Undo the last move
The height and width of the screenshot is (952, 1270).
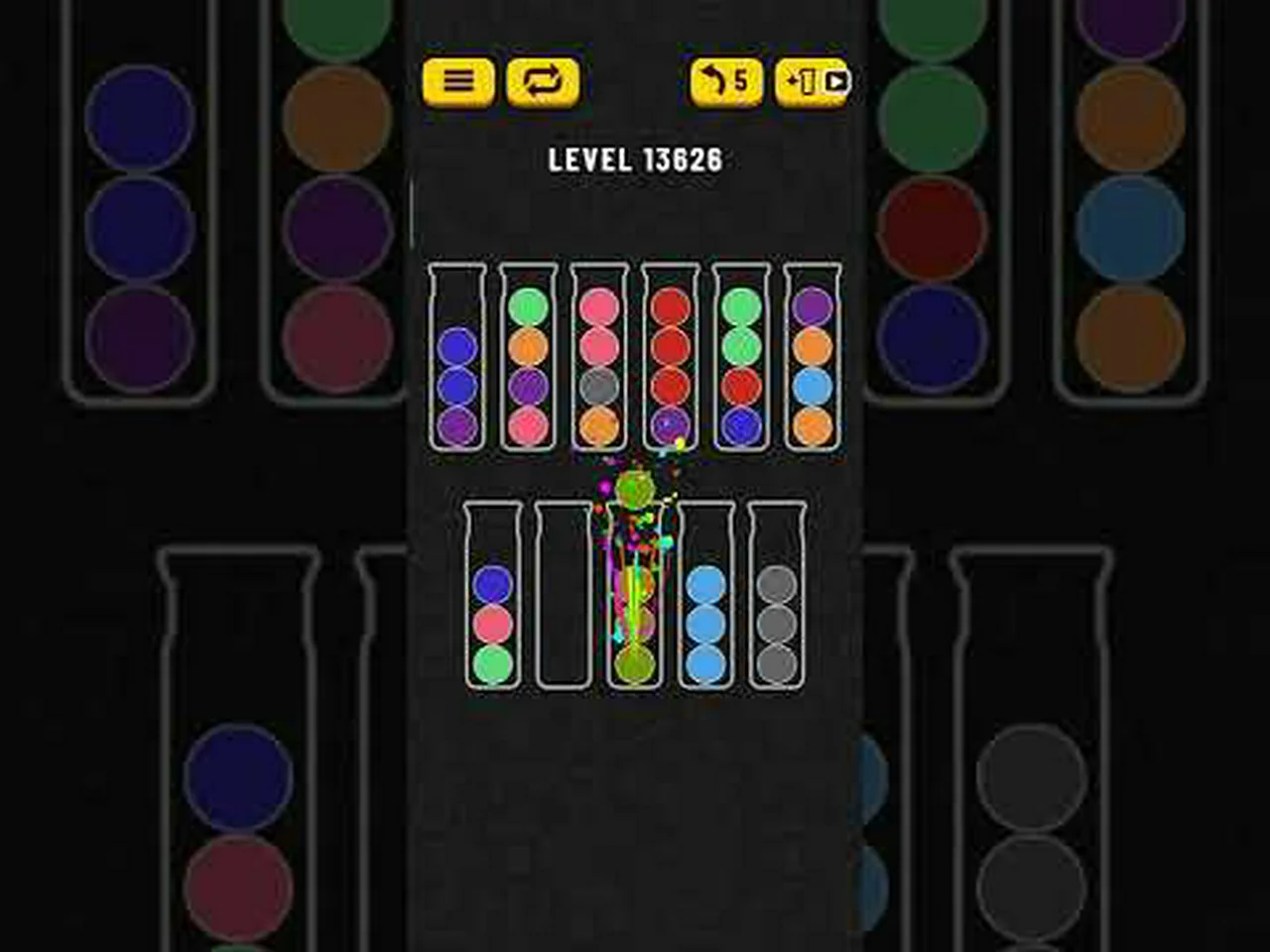726,81
